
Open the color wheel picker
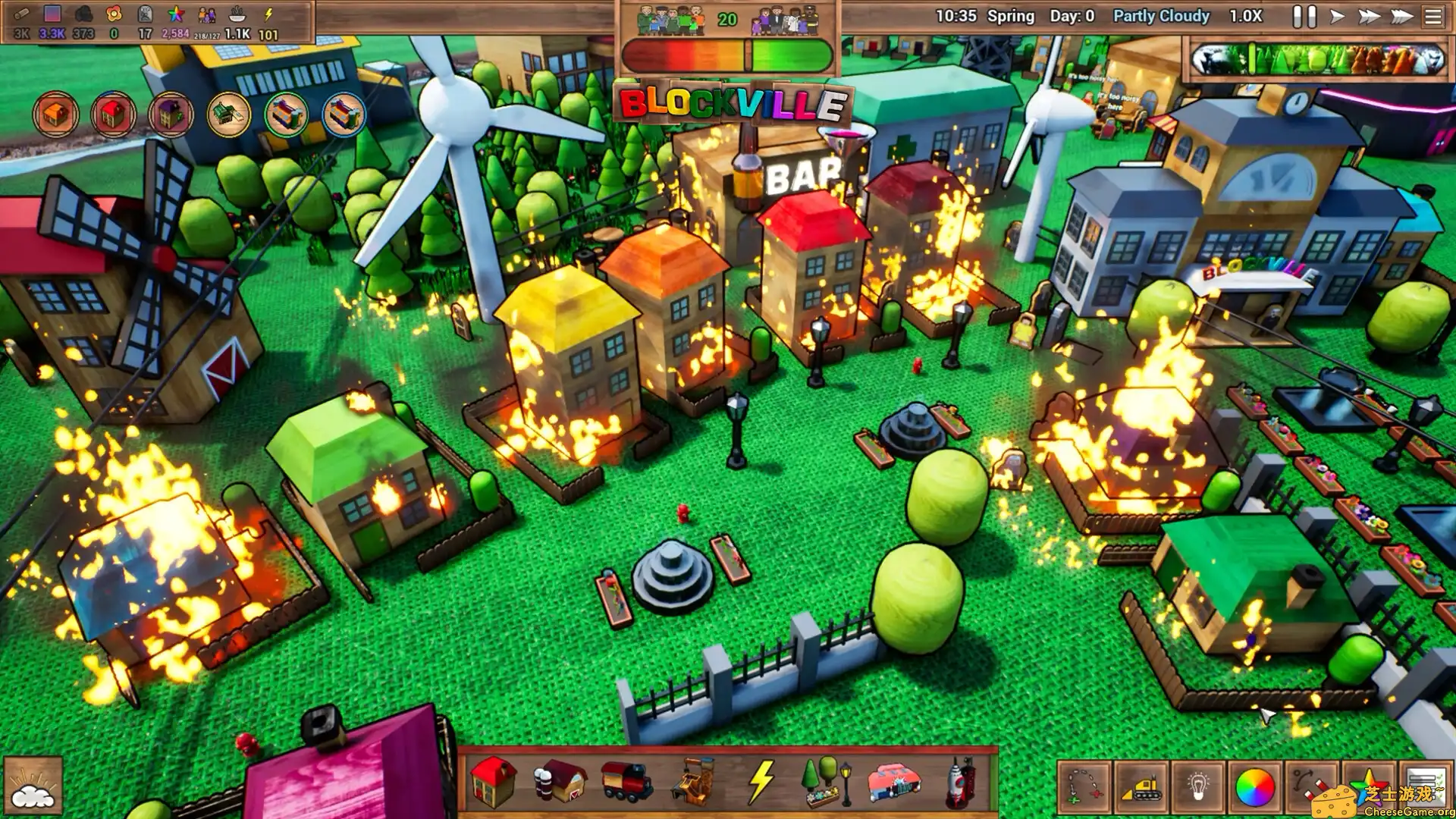pos(1256,789)
